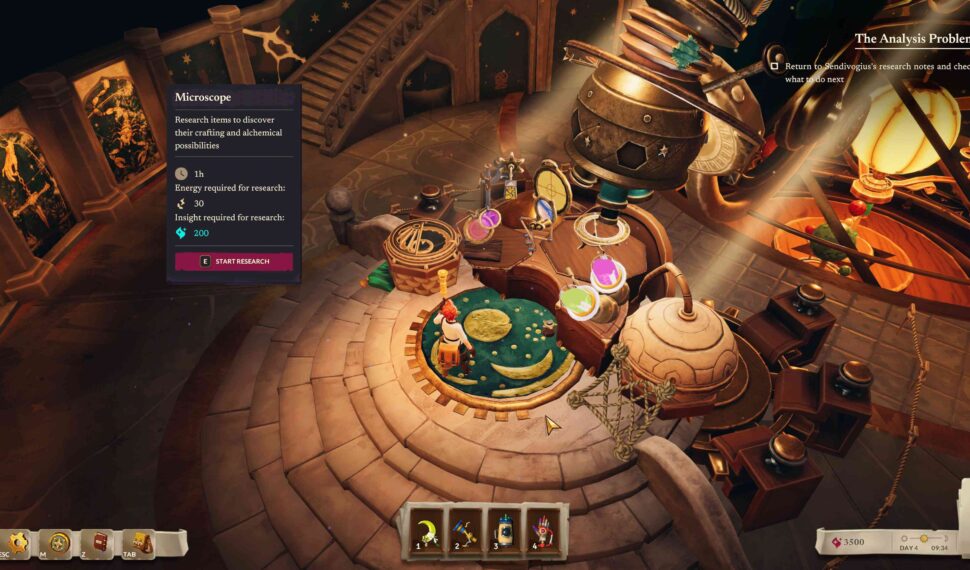The width and height of the screenshot is (970, 570).
Task: Select the hammer in hotbar slot 2
Action: (x=463, y=527)
